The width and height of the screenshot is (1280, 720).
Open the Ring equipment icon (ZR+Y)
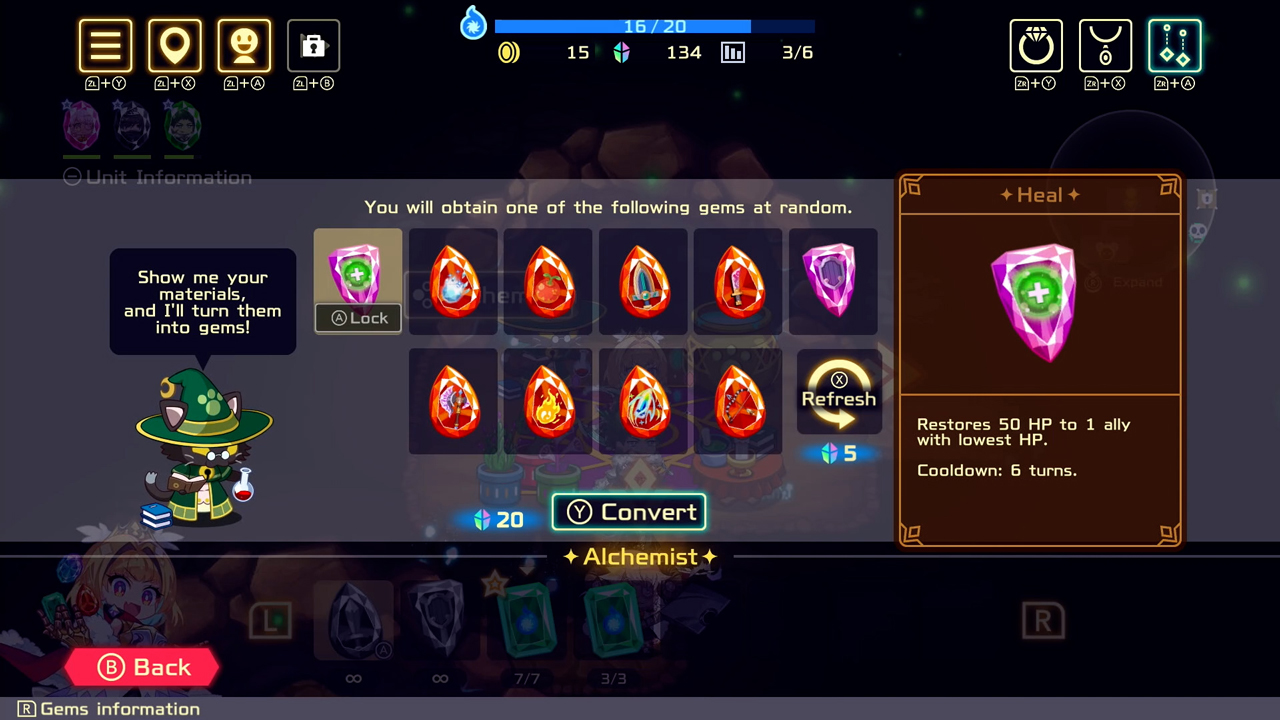pos(1036,45)
